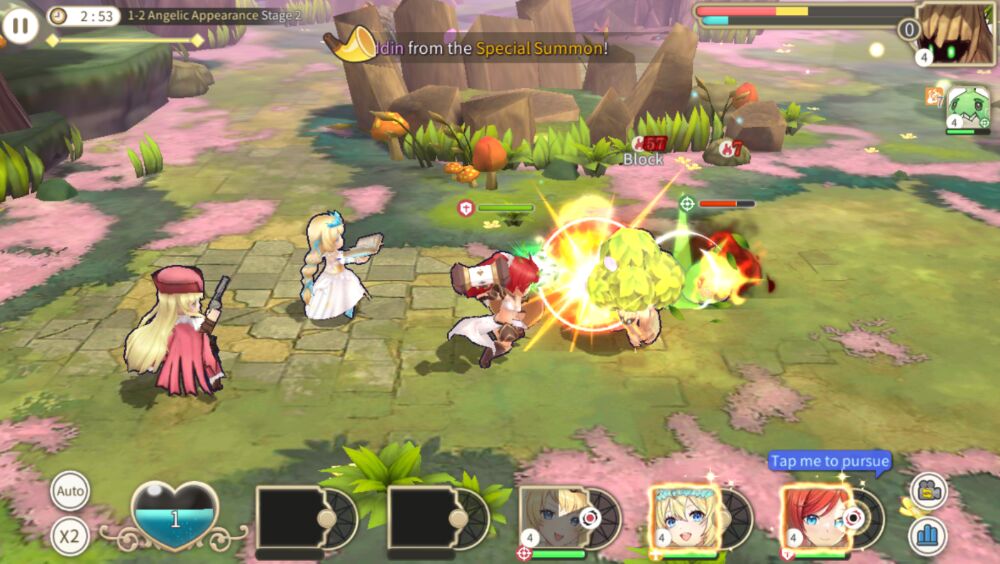1000x564 pixels.
Task: Pause the battle with the pause button
Action: pos(20,23)
